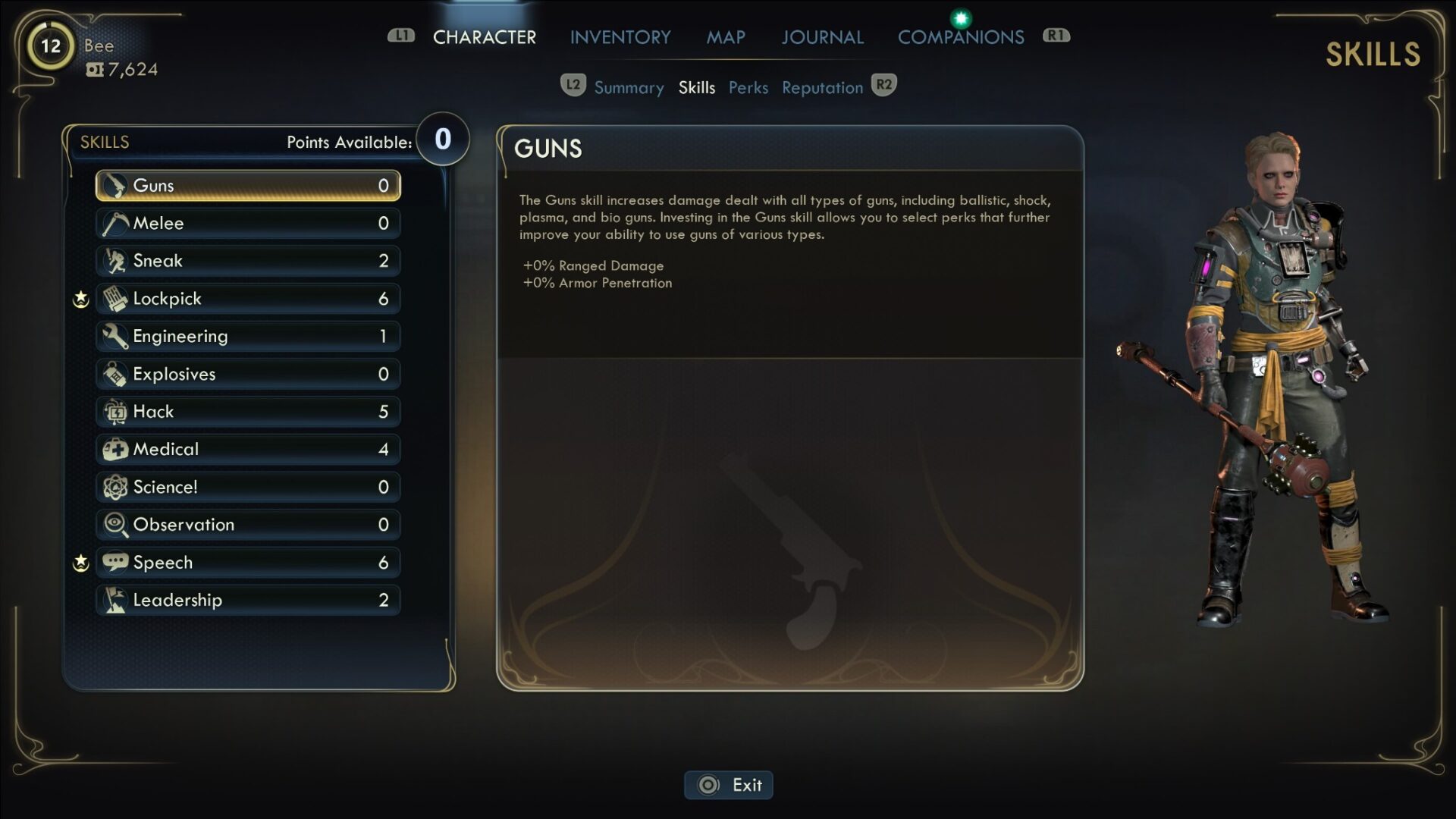
Task: Open the Journal tab
Action: 822,37
